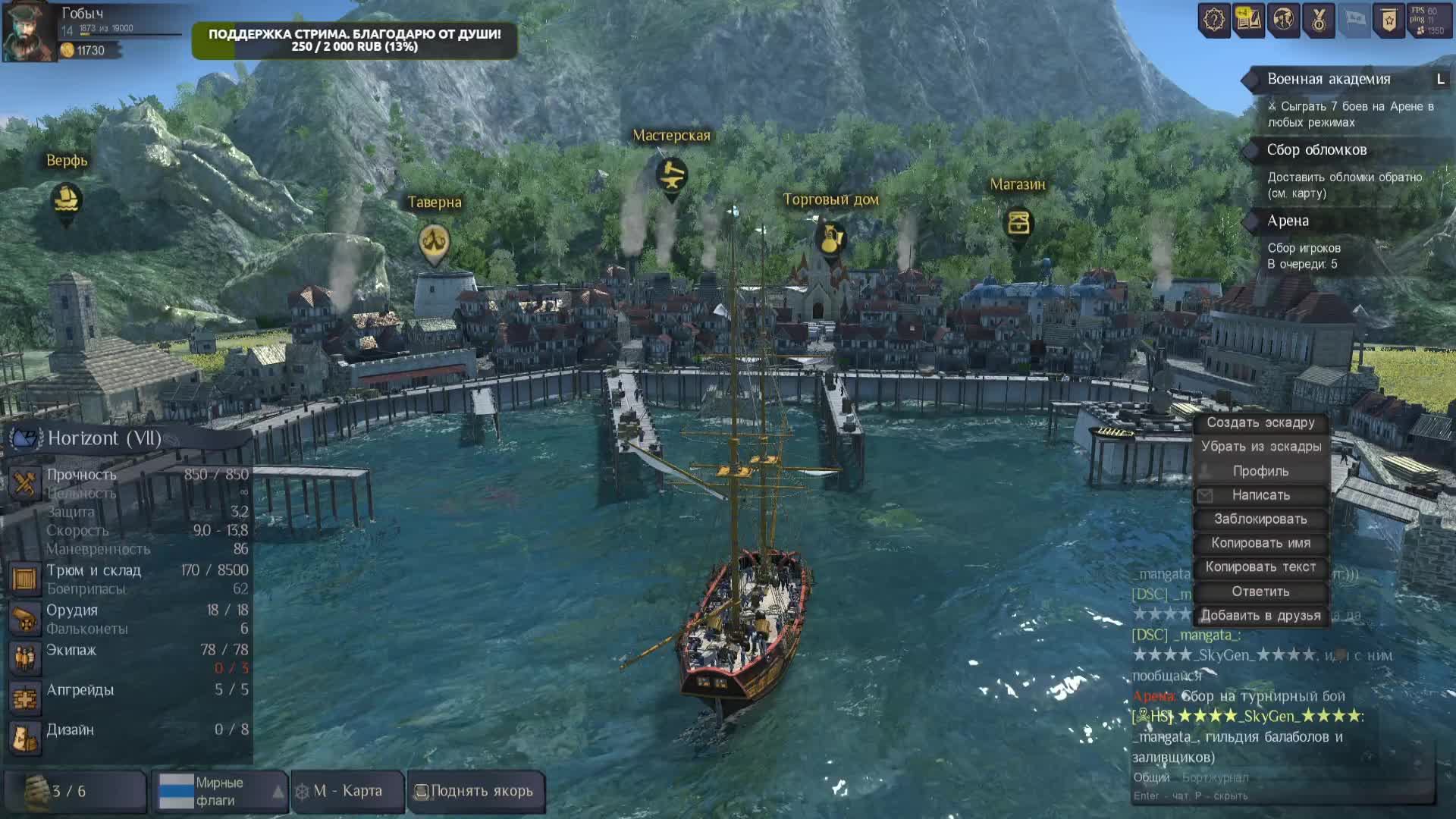Select Профиль from the player menu

(x=1260, y=471)
